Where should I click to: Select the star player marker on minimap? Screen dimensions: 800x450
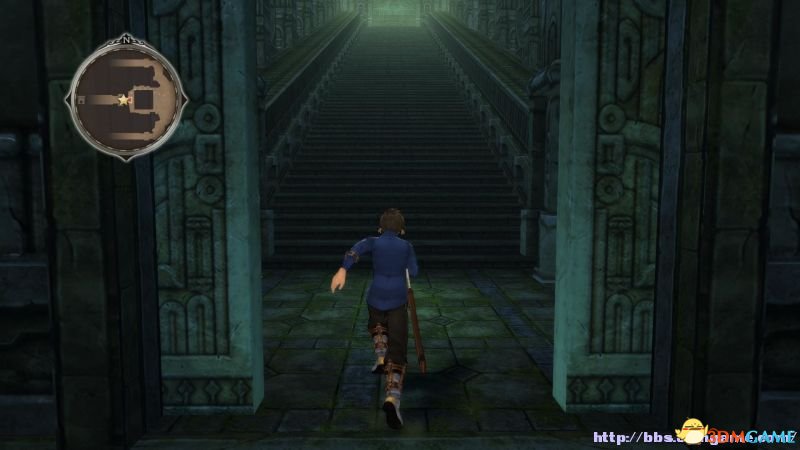(x=123, y=100)
